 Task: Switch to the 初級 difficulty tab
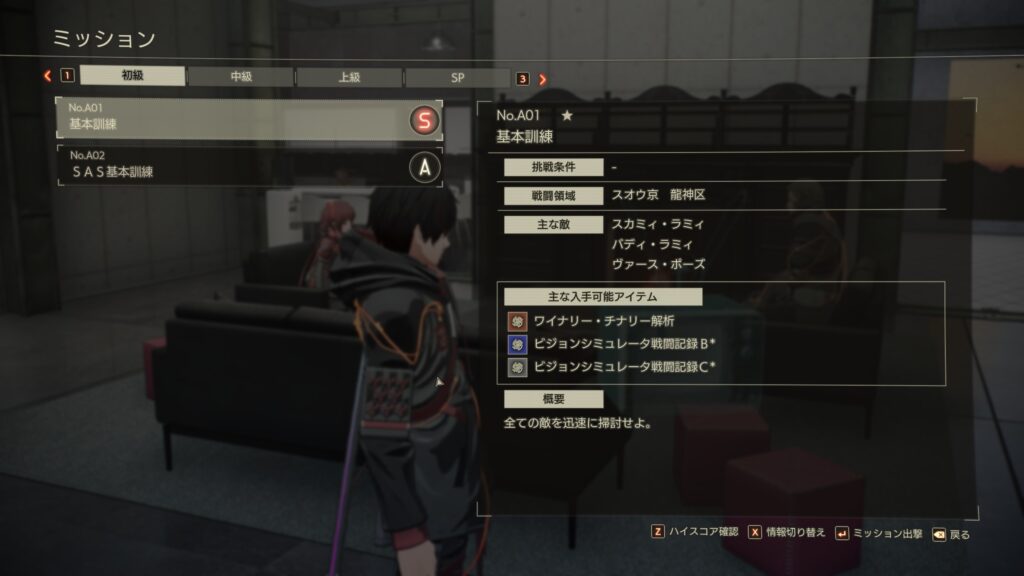coord(132,77)
